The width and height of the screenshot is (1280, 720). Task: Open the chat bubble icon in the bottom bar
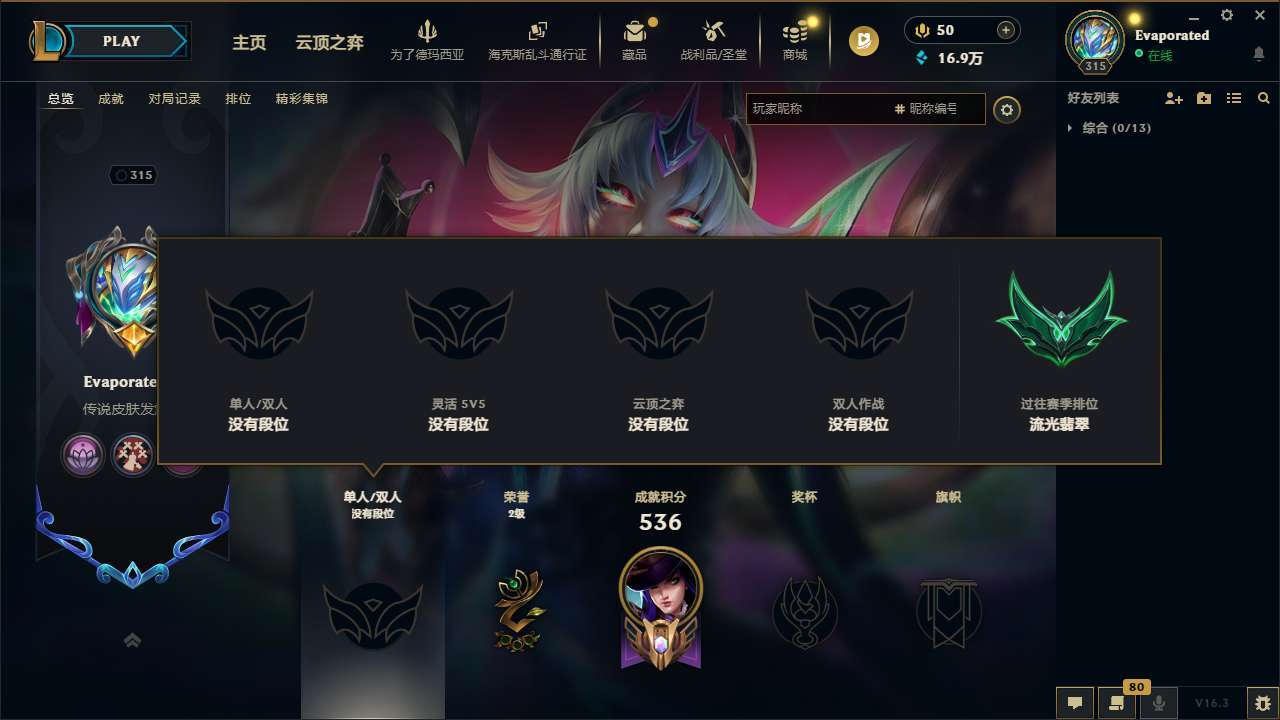click(1075, 703)
